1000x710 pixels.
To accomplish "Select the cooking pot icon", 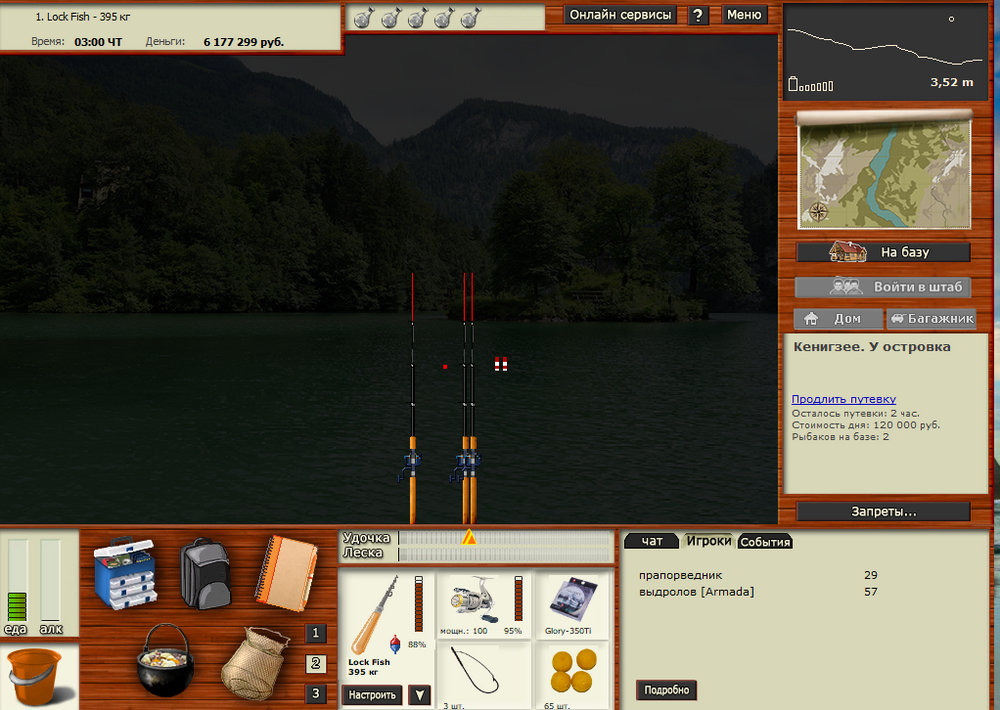I will (x=166, y=659).
